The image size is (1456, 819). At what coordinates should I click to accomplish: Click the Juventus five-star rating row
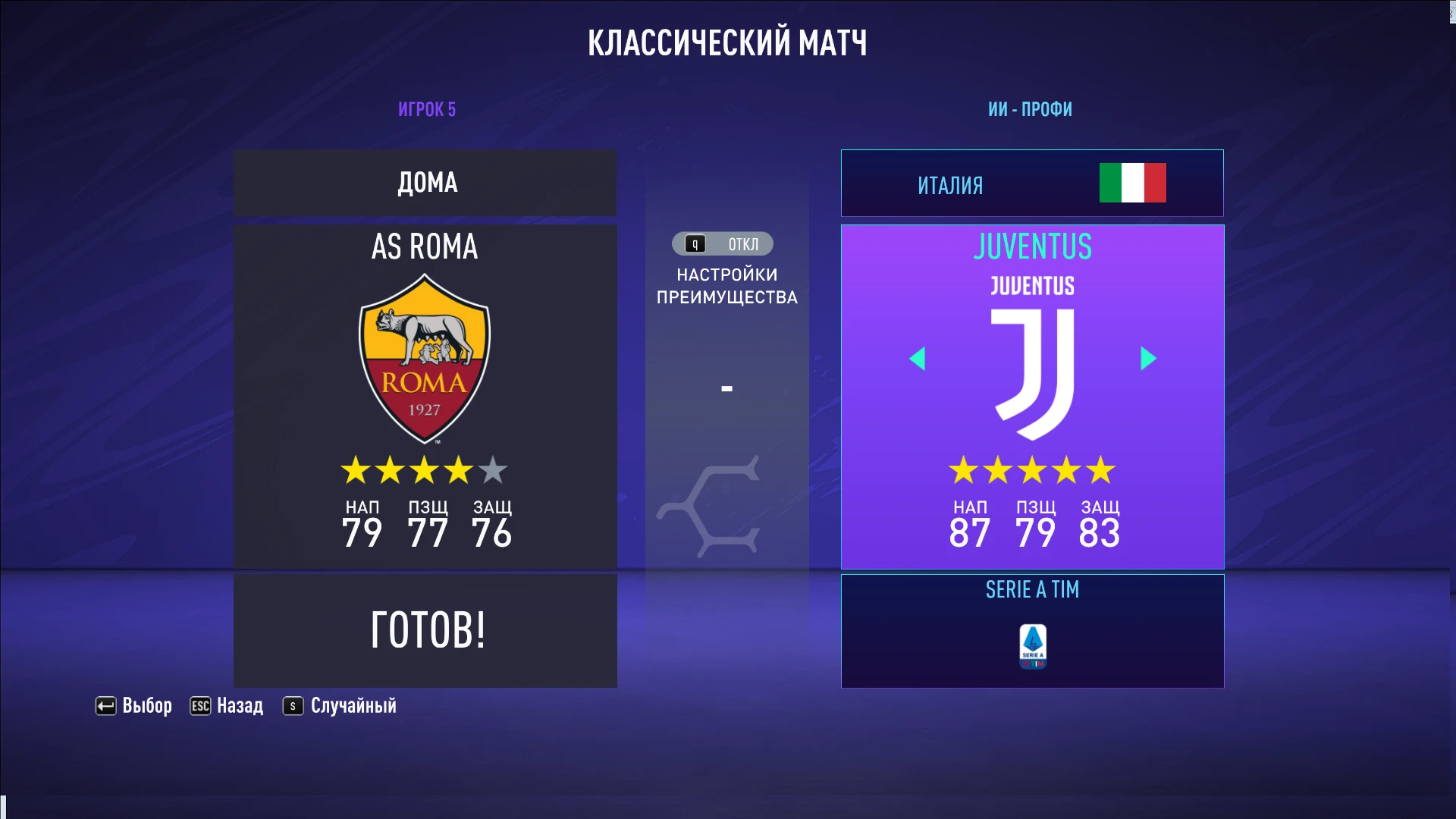(1031, 470)
